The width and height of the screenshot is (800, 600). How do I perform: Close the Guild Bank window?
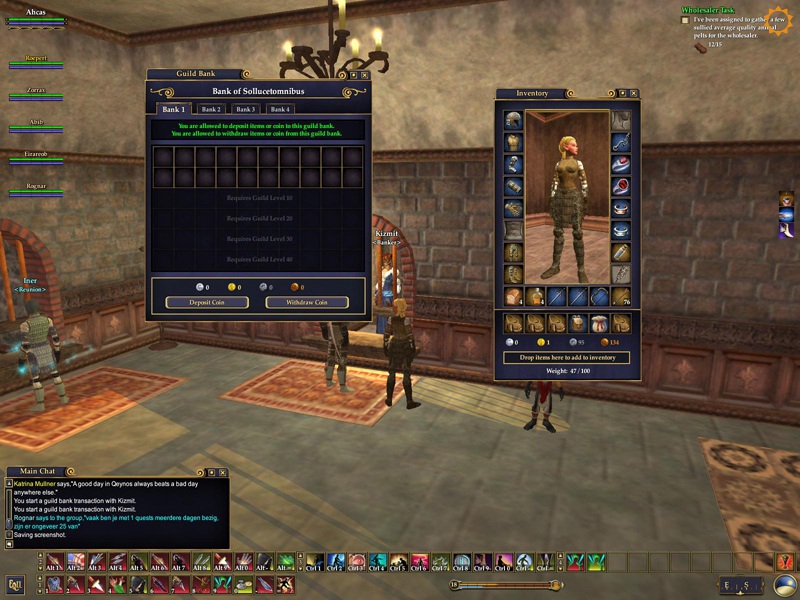point(364,74)
